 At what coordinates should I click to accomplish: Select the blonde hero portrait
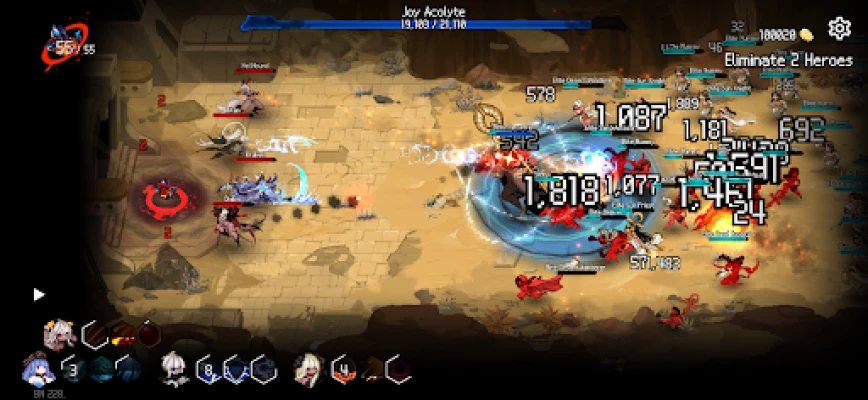(x=306, y=369)
